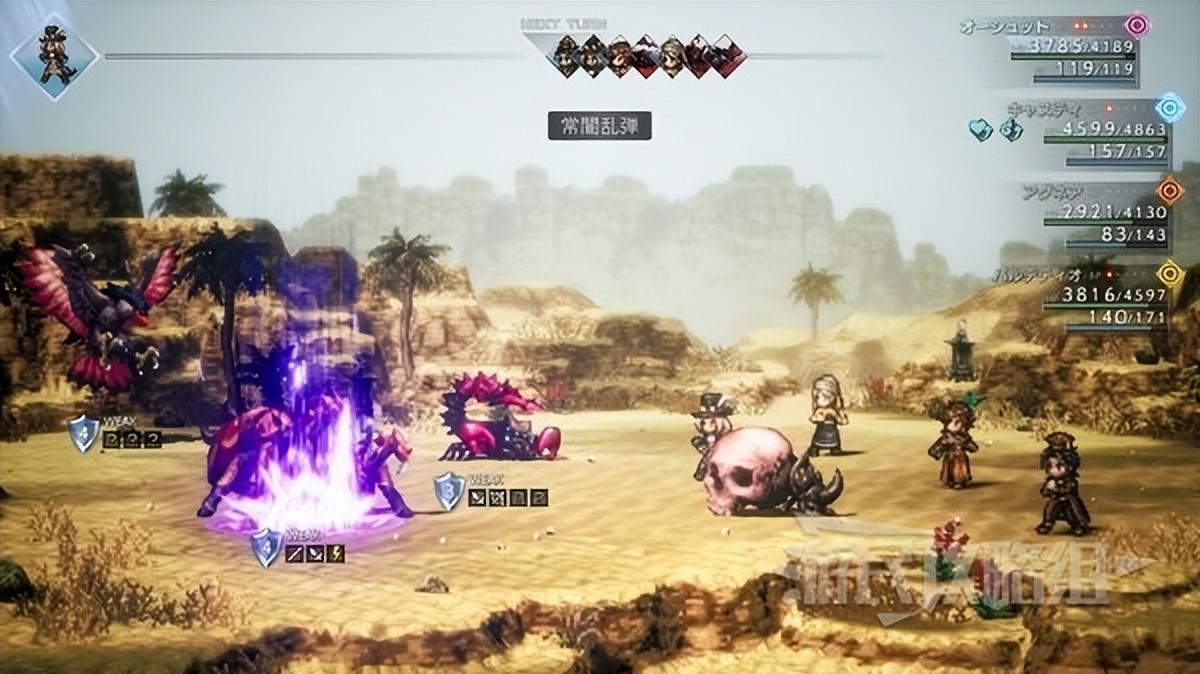Select the active character portrait diamond

tap(54, 56)
